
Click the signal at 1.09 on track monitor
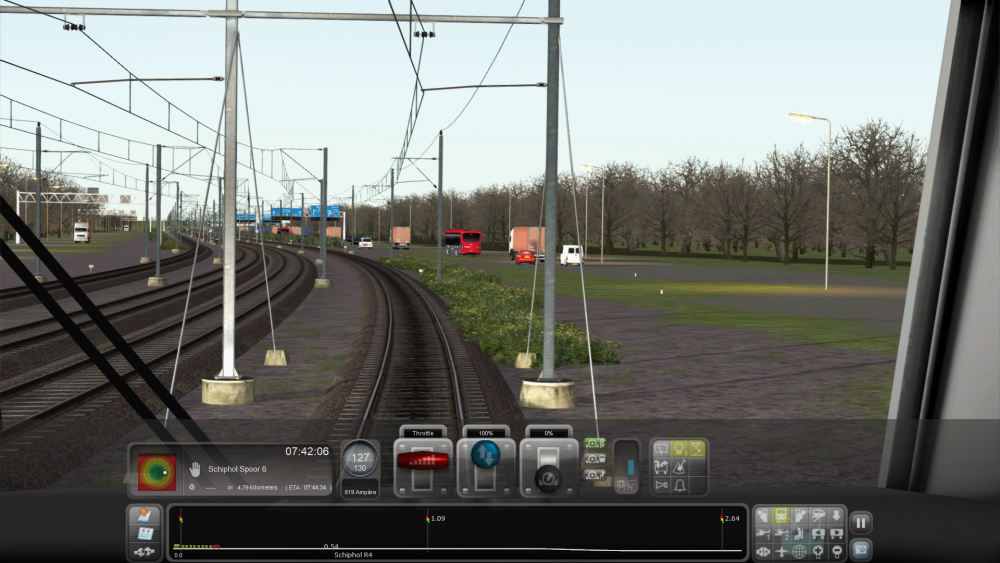[427, 519]
